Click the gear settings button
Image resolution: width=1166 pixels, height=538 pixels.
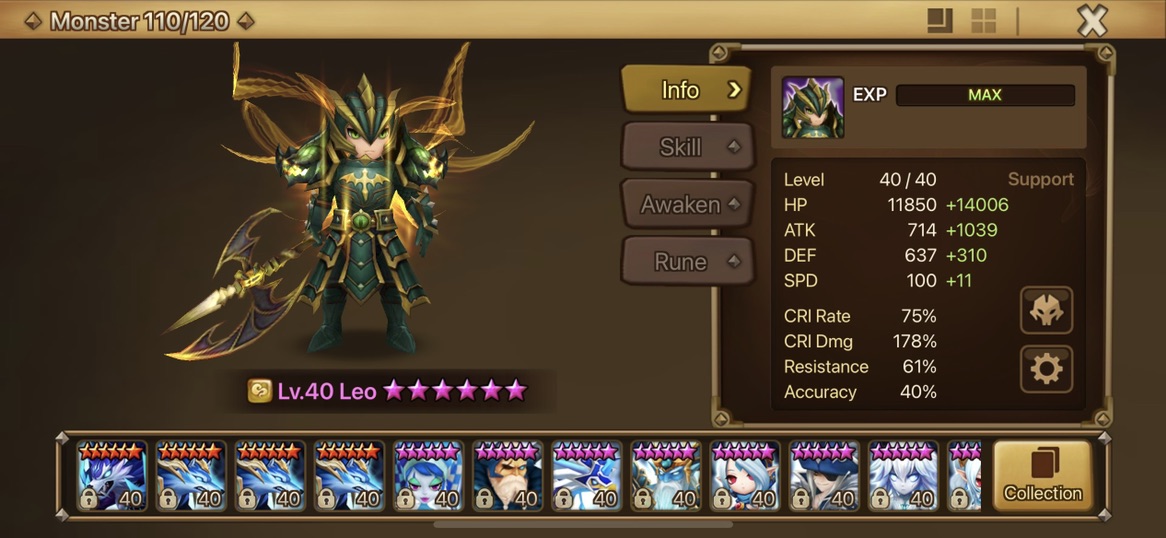(1046, 370)
